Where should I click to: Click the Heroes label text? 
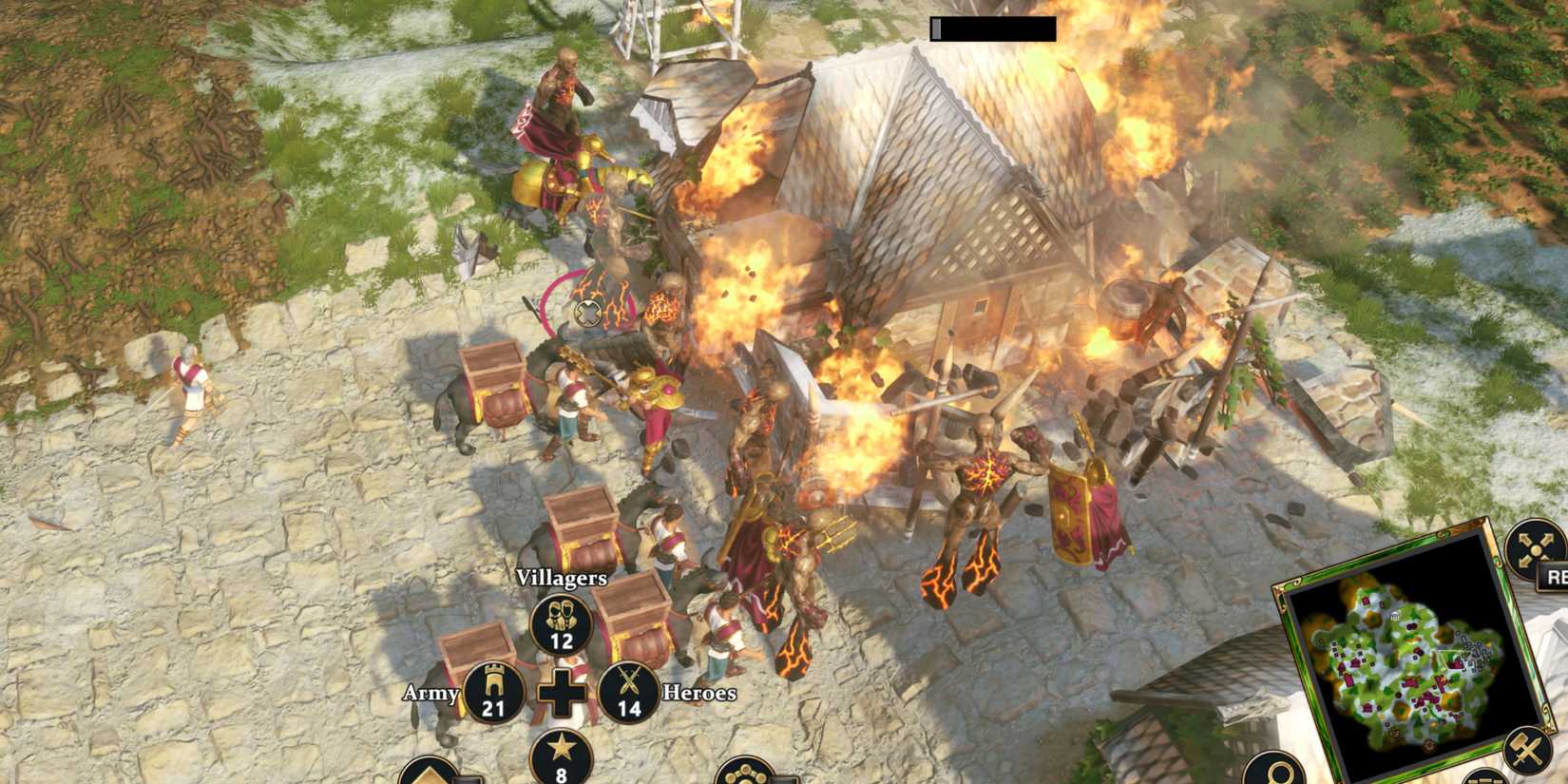pos(699,694)
